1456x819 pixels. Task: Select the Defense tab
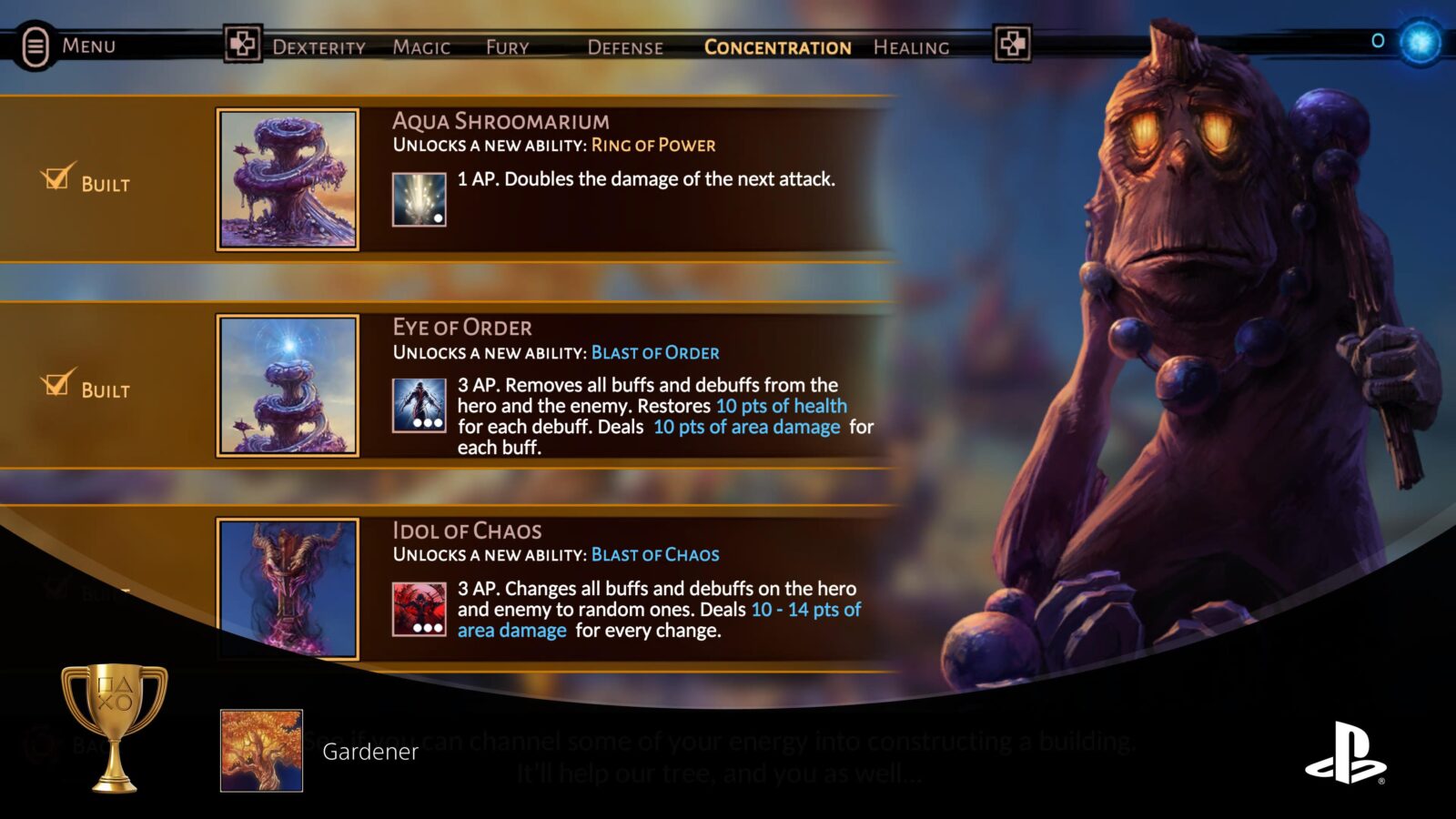click(625, 47)
